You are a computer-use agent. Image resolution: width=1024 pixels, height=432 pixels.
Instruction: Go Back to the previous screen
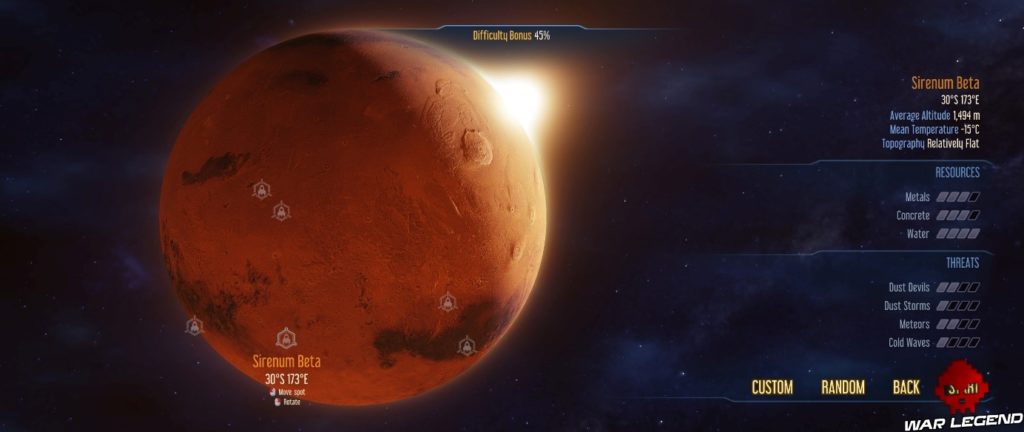click(x=906, y=388)
